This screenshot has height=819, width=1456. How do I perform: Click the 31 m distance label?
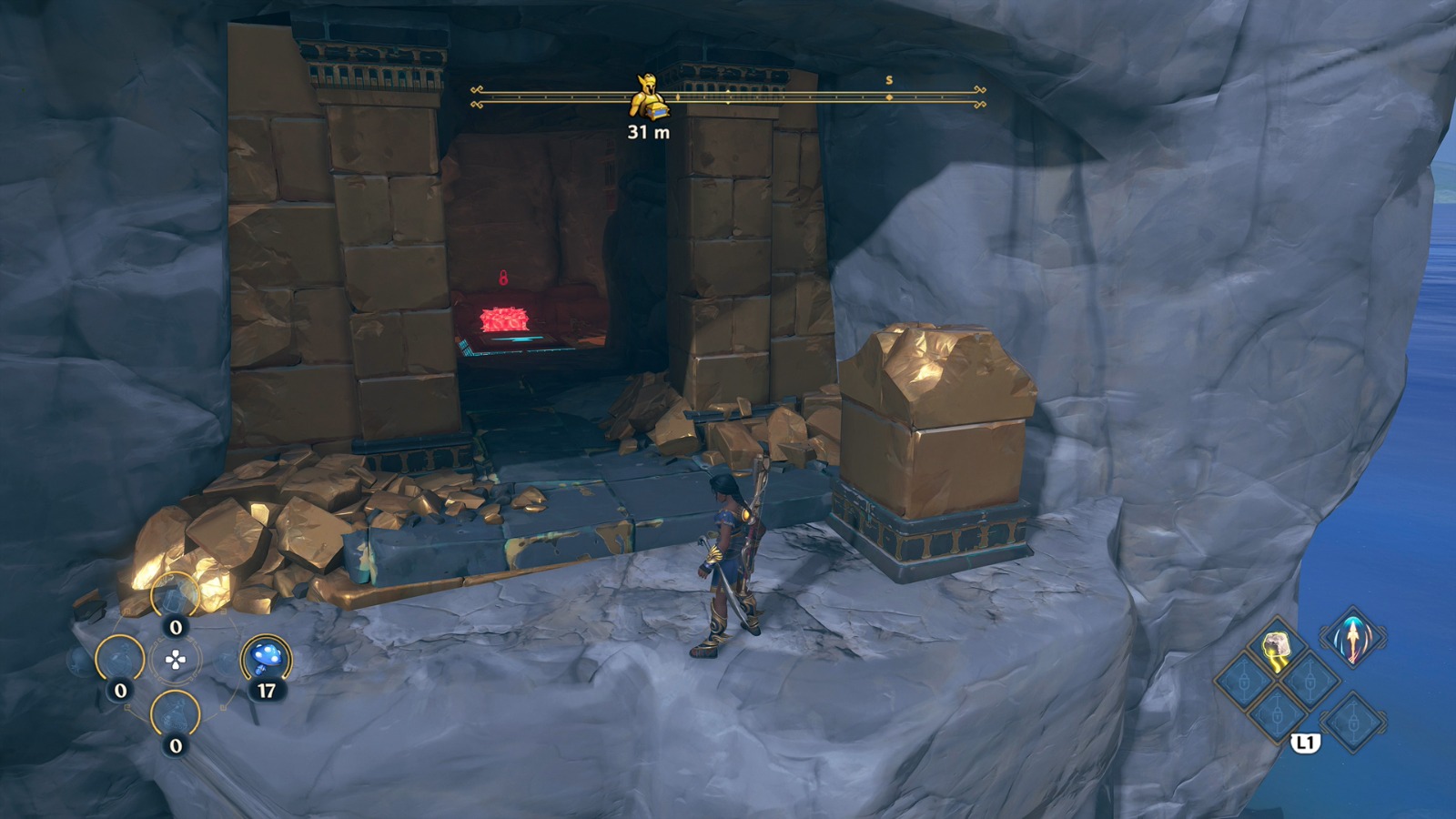point(646,132)
